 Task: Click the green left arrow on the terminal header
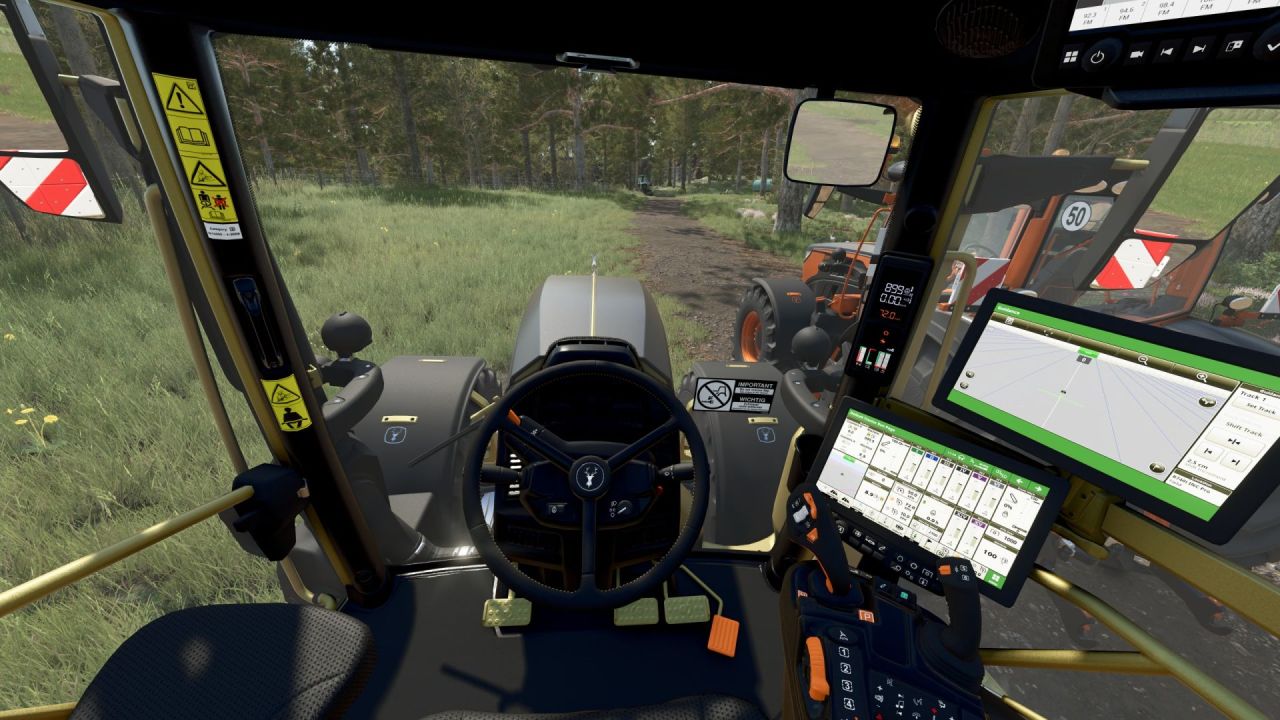point(1020,481)
